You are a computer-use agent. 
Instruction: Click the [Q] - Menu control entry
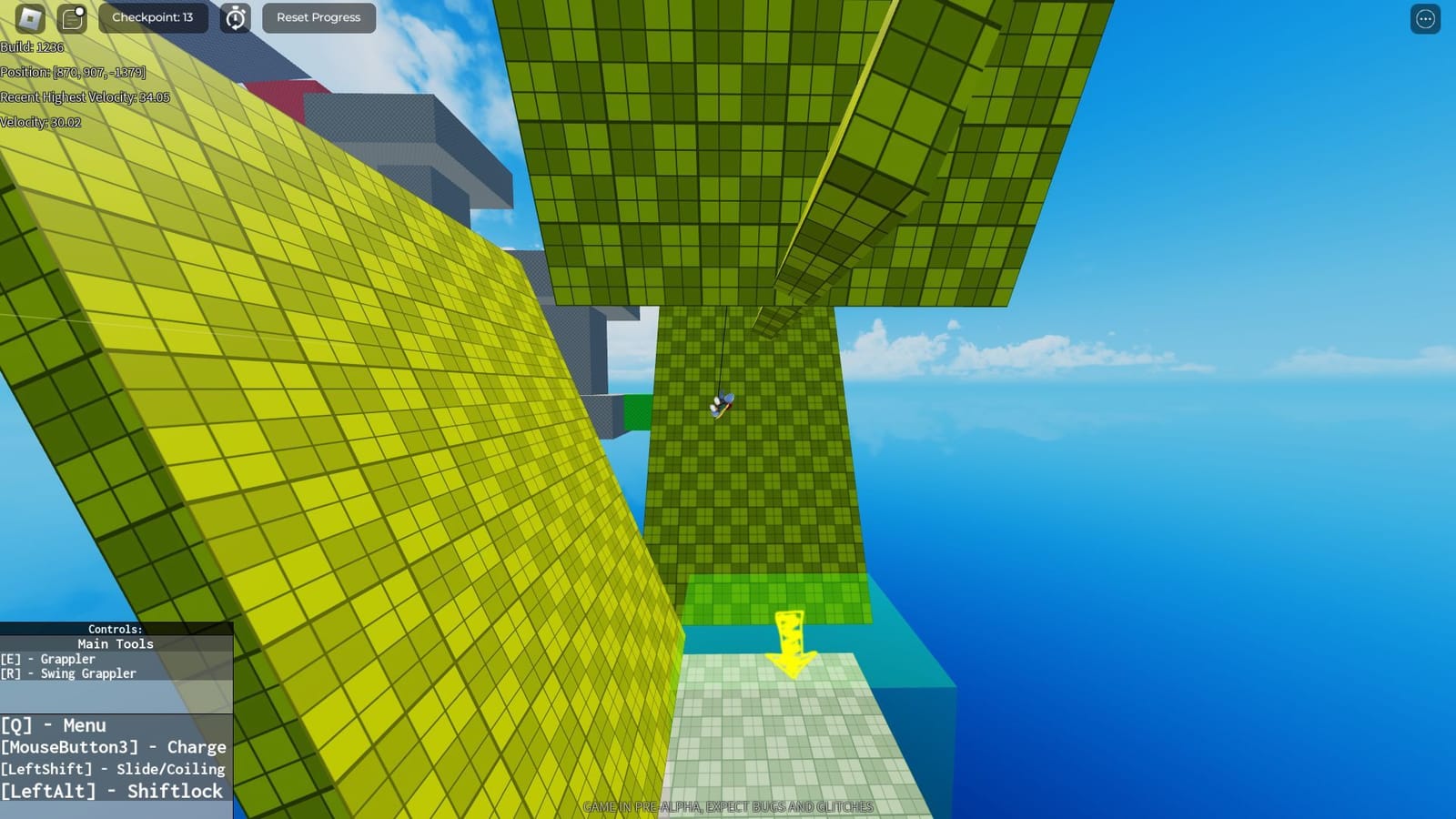pos(54,725)
